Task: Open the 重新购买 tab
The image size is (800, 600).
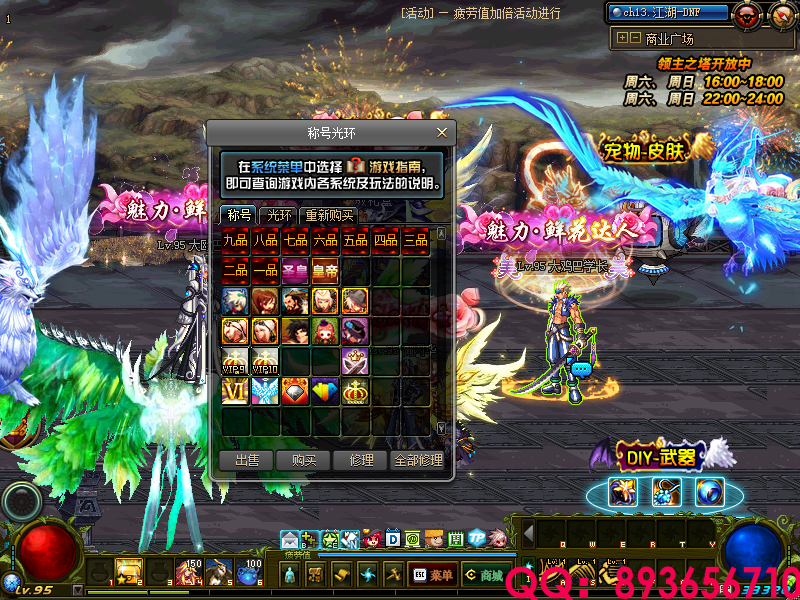Action: 329,215
